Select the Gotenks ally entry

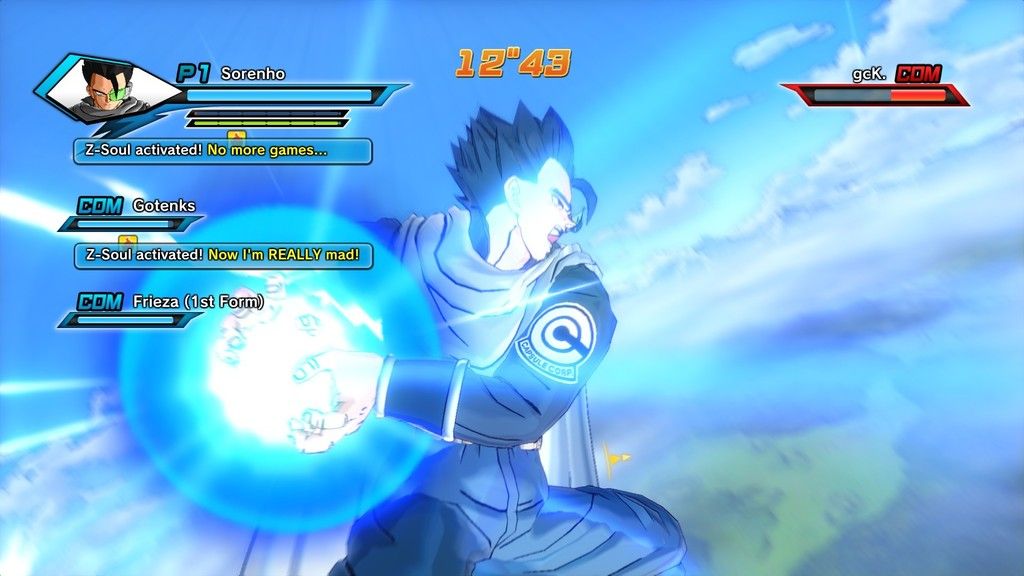pos(163,206)
